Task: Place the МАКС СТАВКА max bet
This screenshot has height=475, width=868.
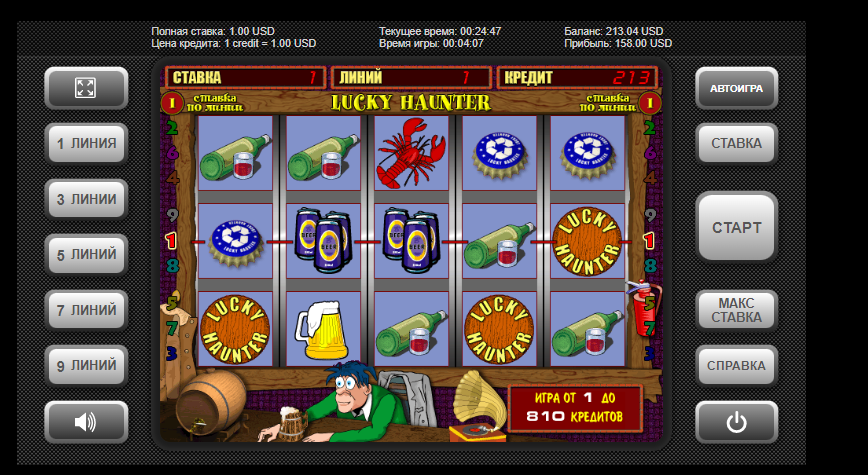Action: click(736, 310)
